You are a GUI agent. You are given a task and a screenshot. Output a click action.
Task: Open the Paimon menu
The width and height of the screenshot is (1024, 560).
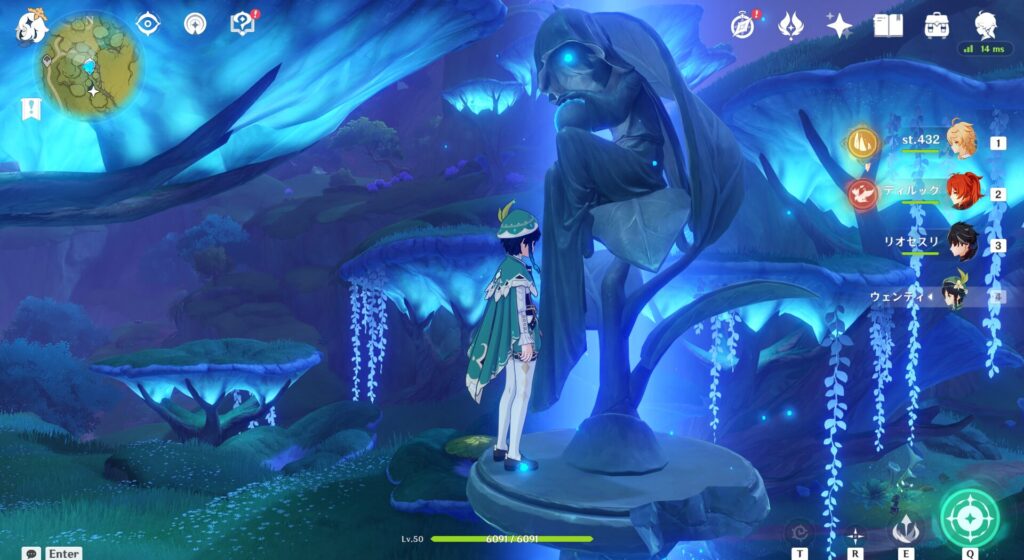(x=31, y=26)
